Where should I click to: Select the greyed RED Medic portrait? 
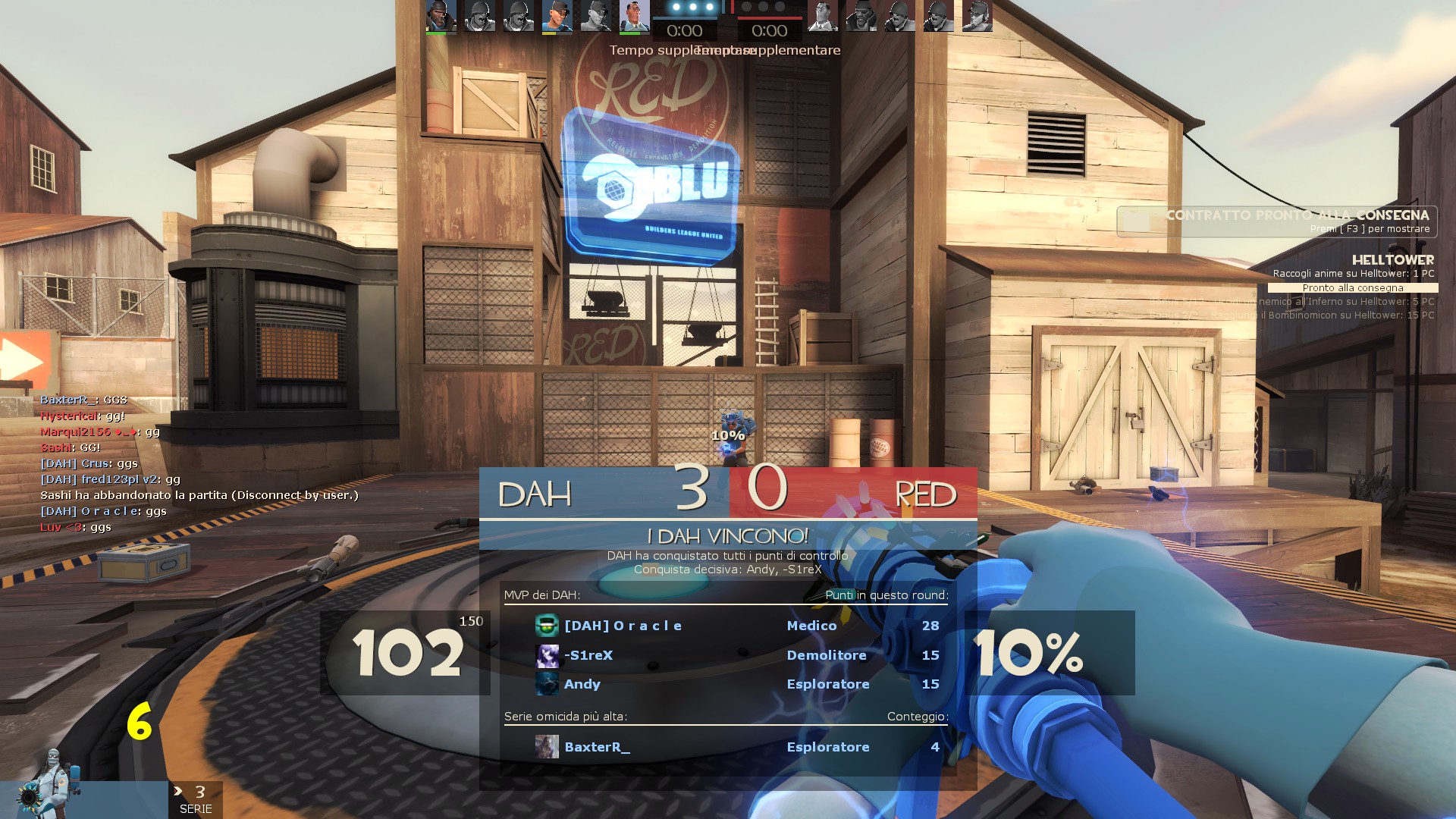tap(823, 16)
